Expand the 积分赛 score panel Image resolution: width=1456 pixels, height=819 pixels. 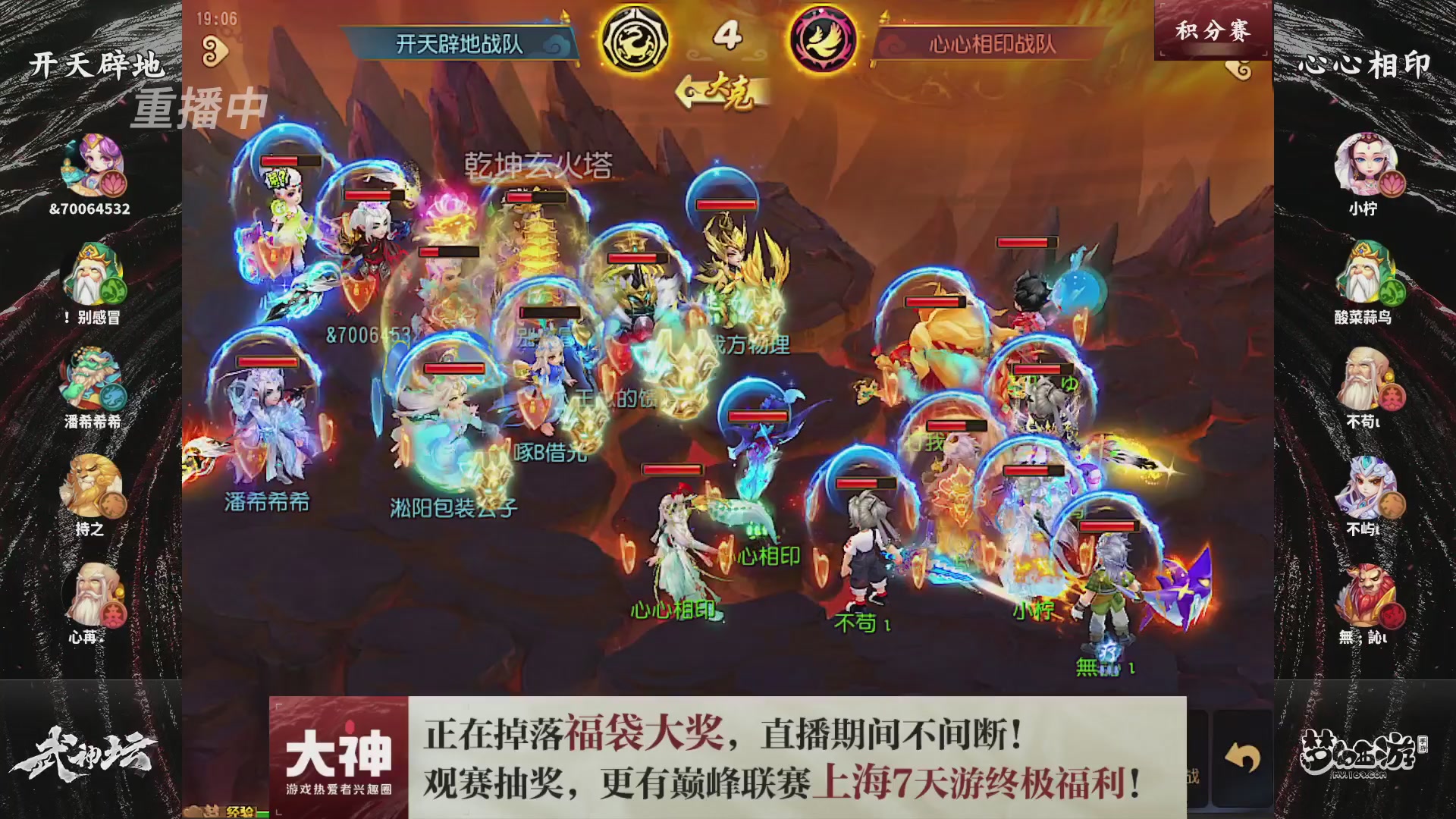[1211, 29]
